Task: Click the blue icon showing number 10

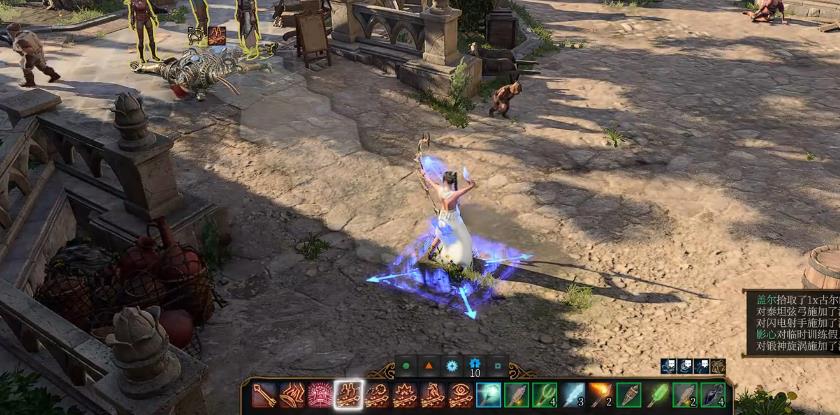Action: 475,366
